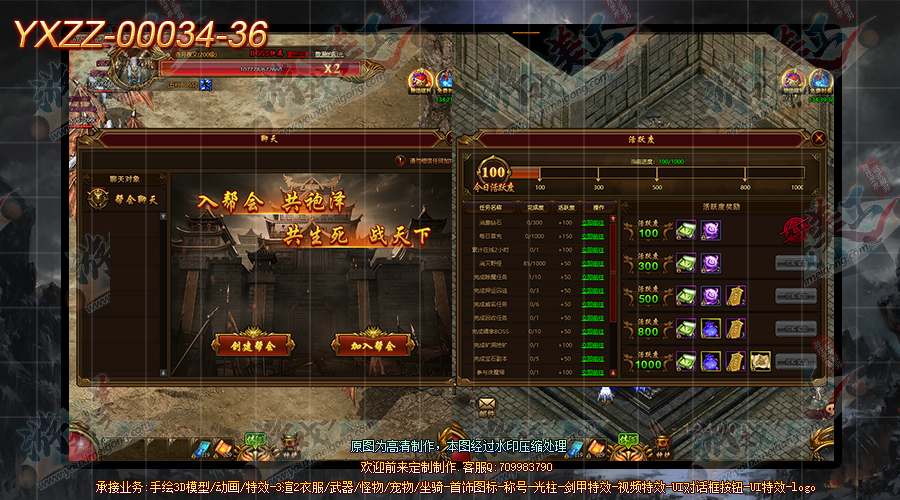Claim the 300 activity reward

[x=795, y=264]
